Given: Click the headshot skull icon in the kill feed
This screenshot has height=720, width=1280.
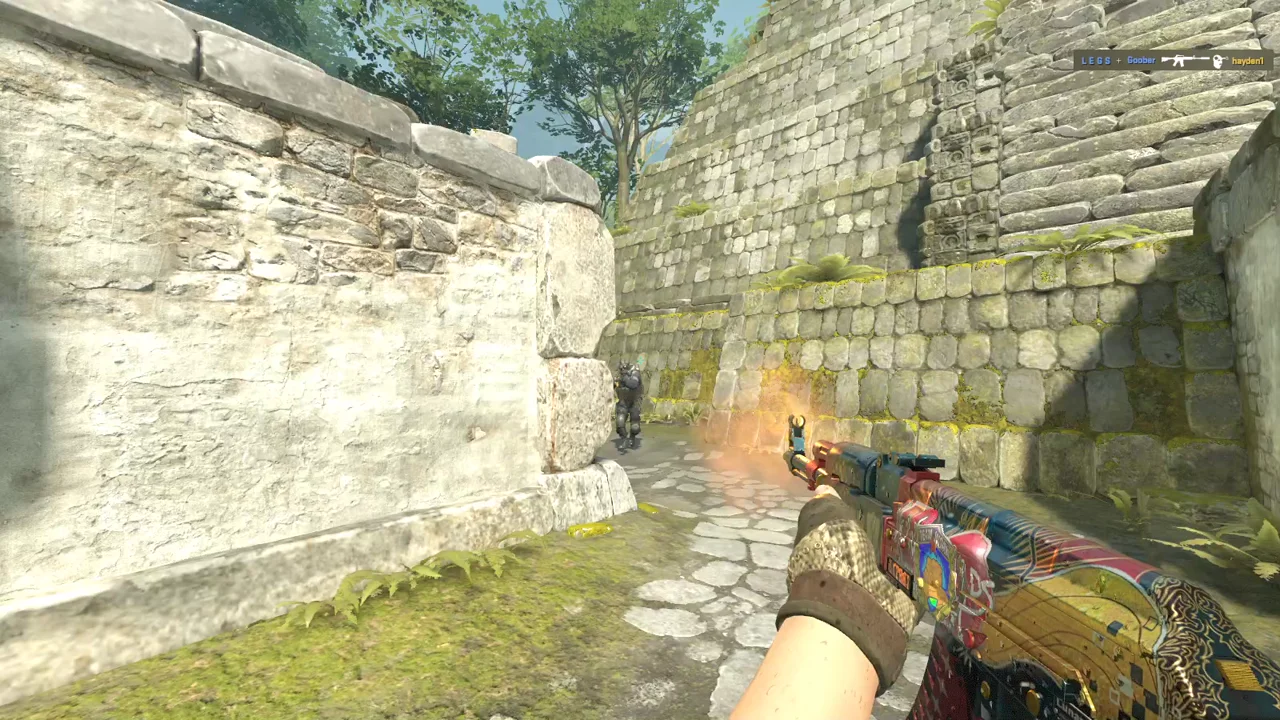Looking at the screenshot, I should click(1218, 61).
